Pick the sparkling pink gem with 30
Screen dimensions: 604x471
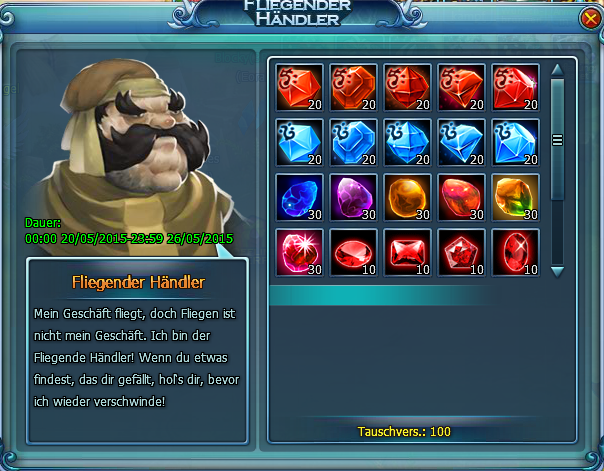[299, 252]
